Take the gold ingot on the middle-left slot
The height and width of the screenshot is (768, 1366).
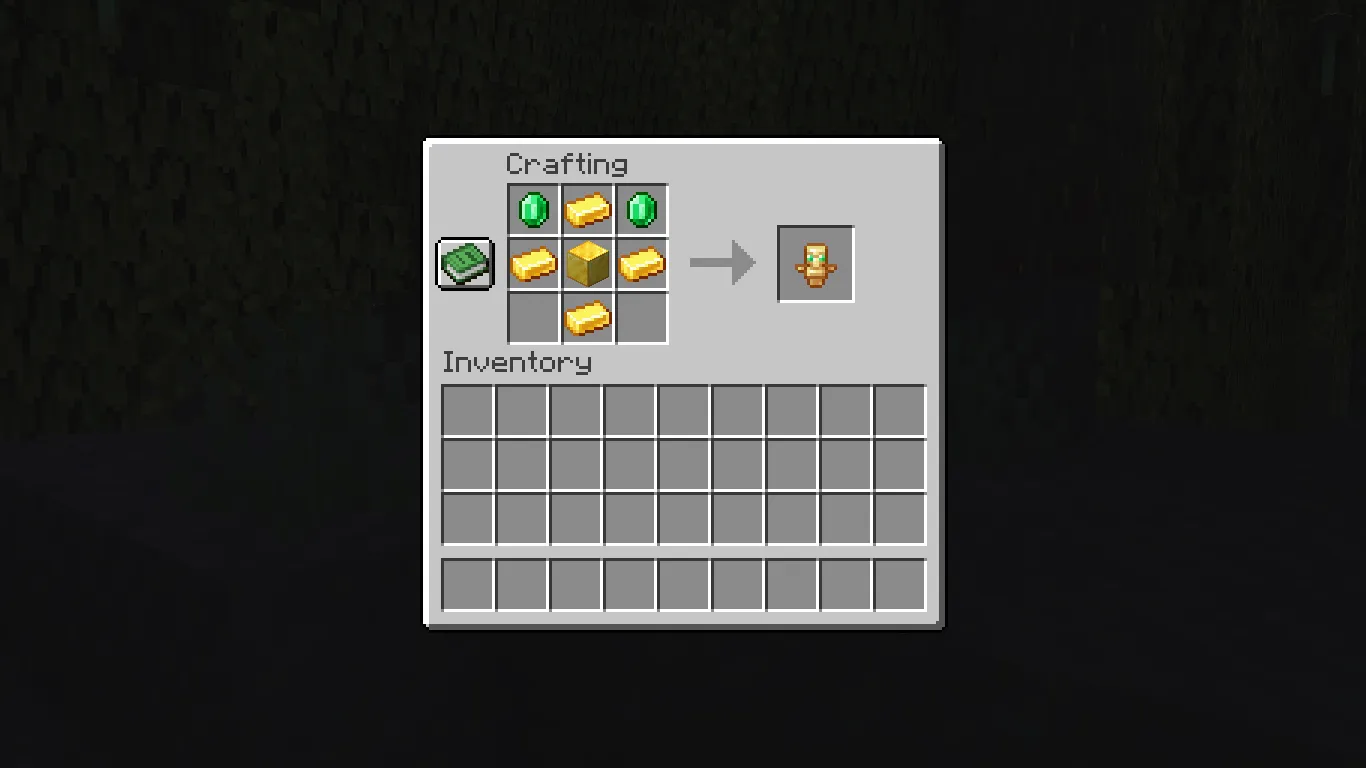pos(533,263)
